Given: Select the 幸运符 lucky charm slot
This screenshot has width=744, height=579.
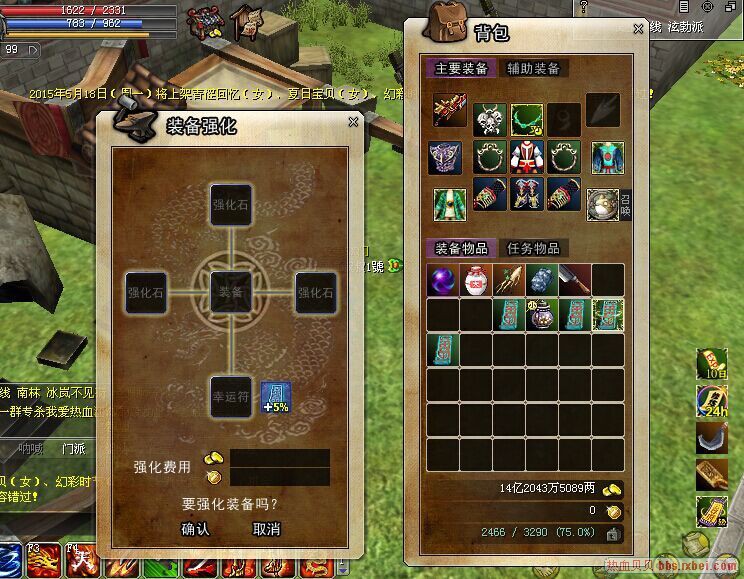Looking at the screenshot, I should (x=230, y=396).
